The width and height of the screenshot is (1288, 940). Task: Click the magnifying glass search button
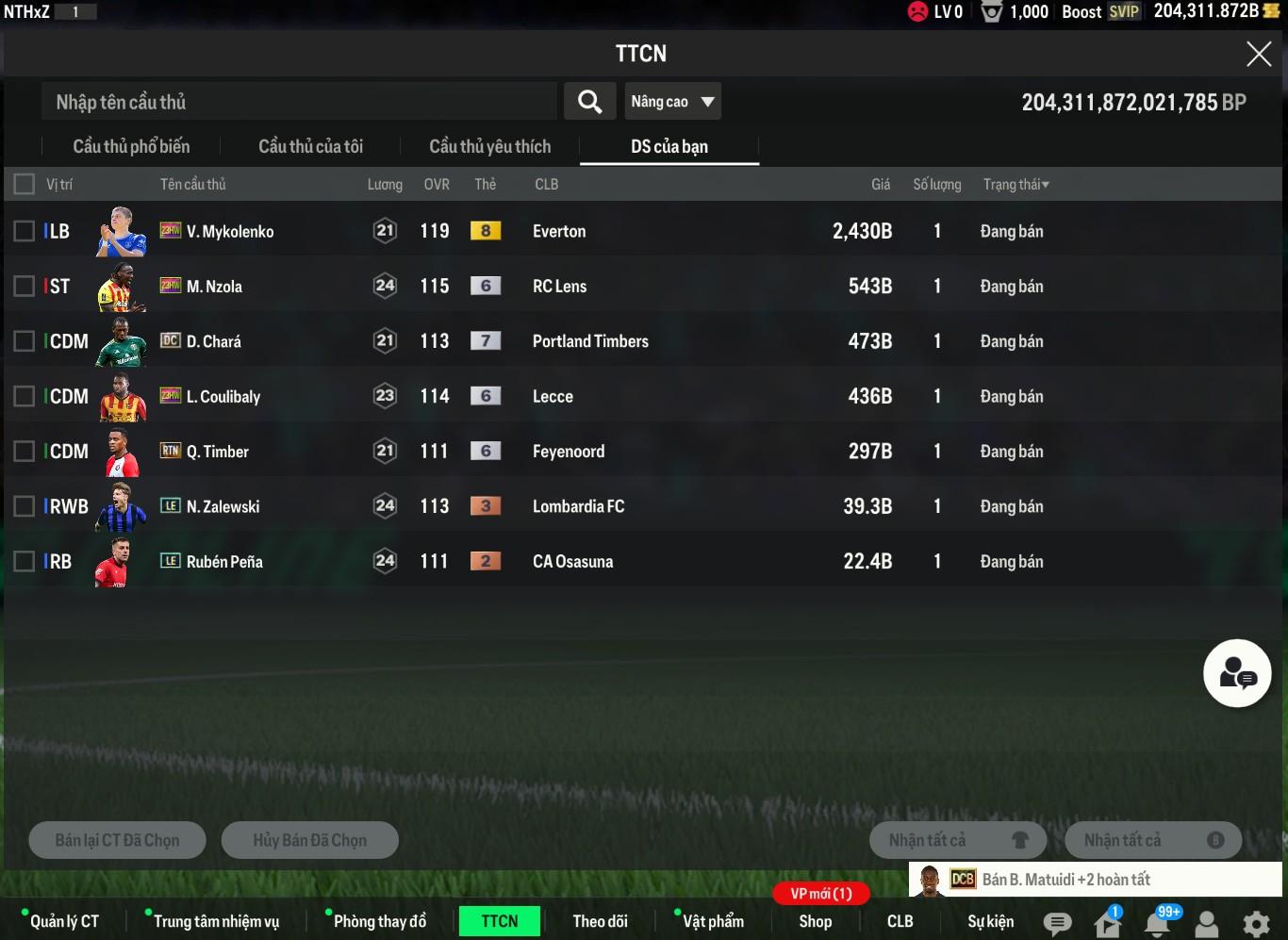pyautogui.click(x=589, y=102)
